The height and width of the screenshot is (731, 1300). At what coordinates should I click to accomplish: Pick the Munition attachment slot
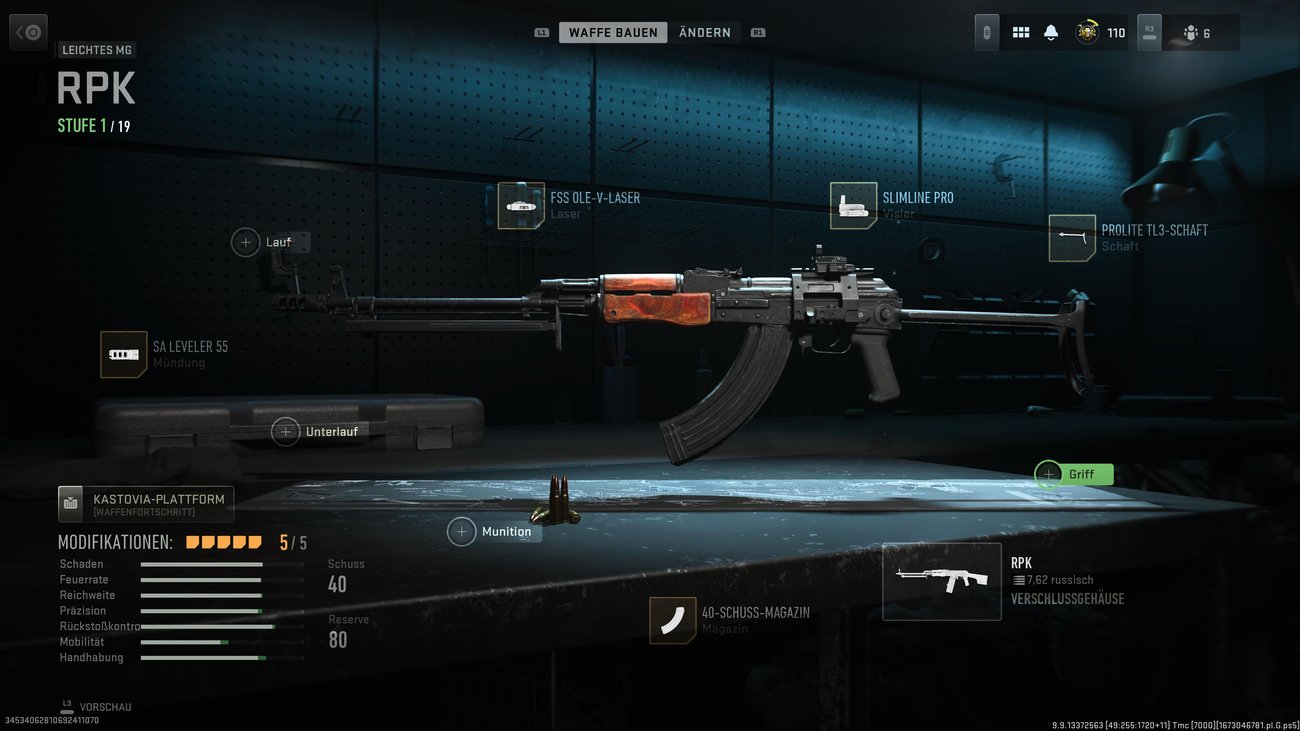(462, 532)
